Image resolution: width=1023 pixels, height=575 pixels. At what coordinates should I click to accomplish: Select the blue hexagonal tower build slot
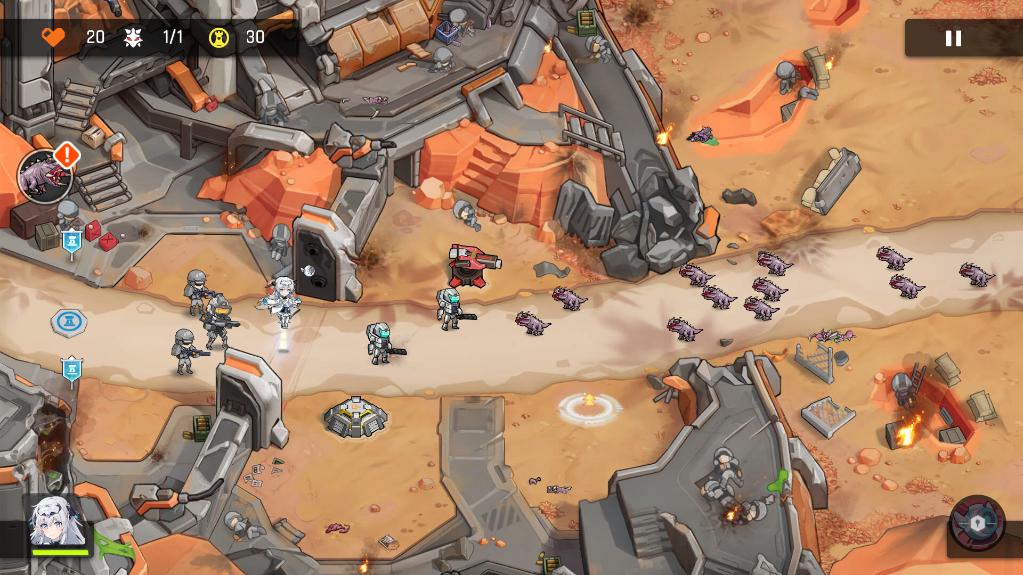(69, 322)
